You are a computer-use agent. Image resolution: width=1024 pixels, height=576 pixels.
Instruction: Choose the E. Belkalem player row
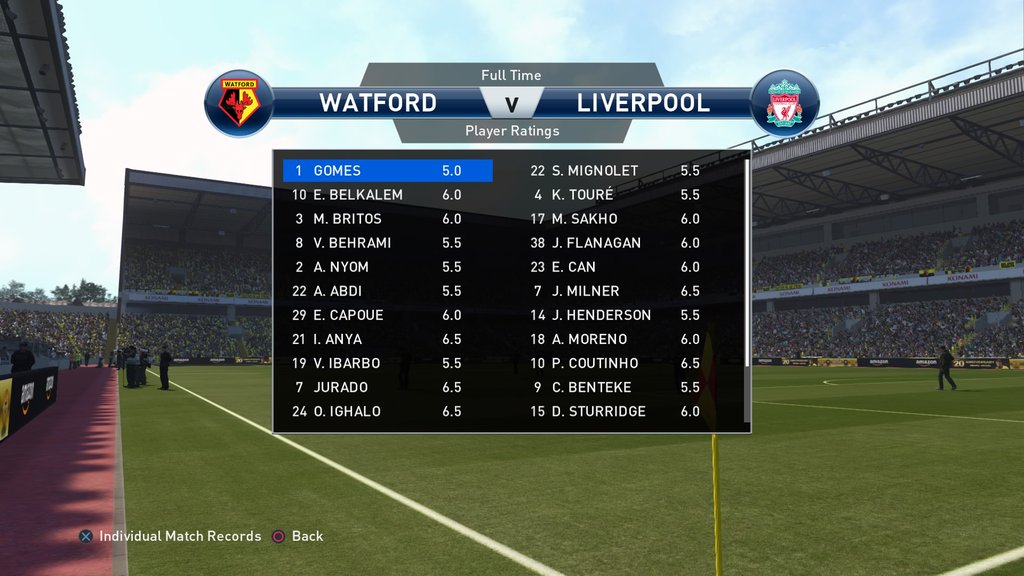(x=387, y=195)
